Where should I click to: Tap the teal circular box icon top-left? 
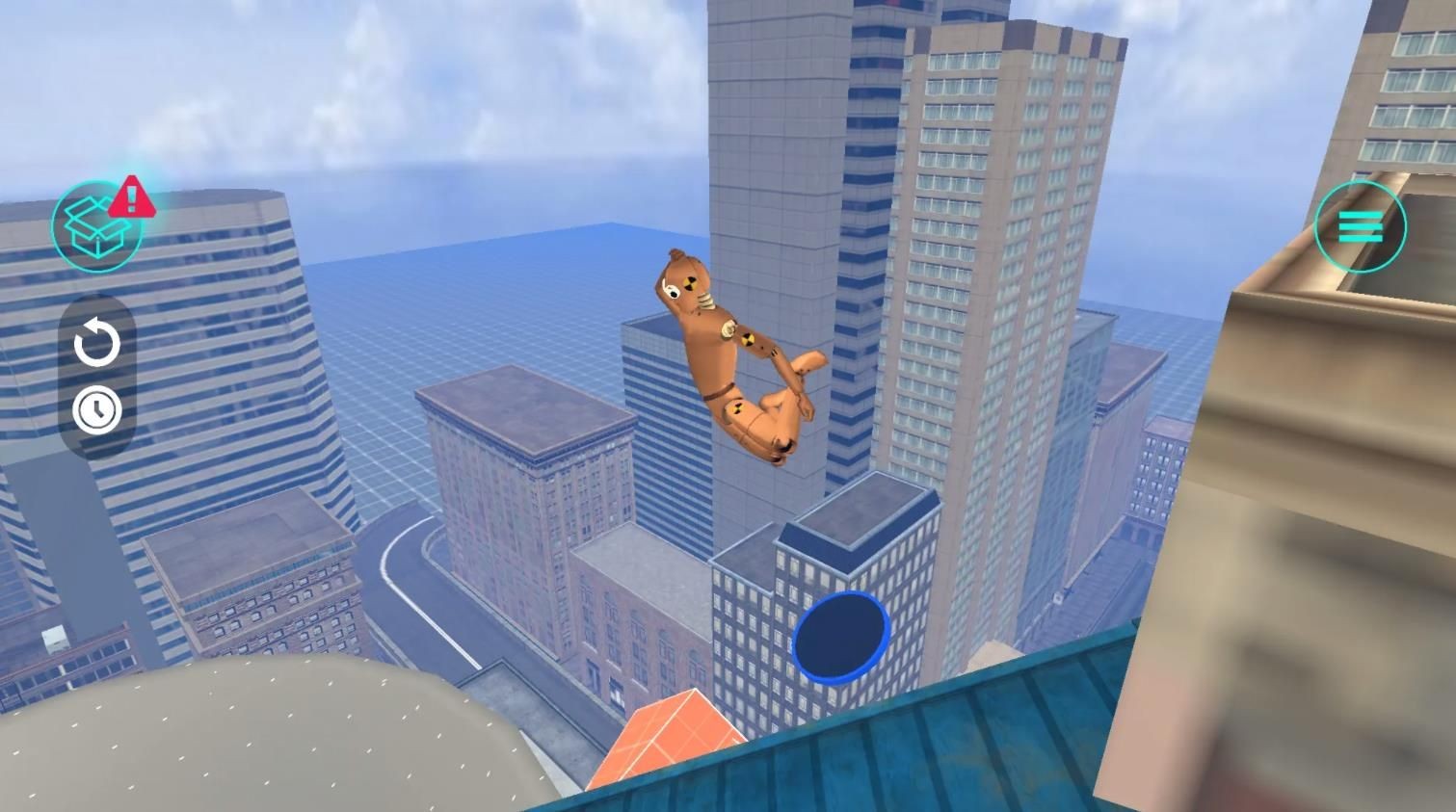click(96, 226)
